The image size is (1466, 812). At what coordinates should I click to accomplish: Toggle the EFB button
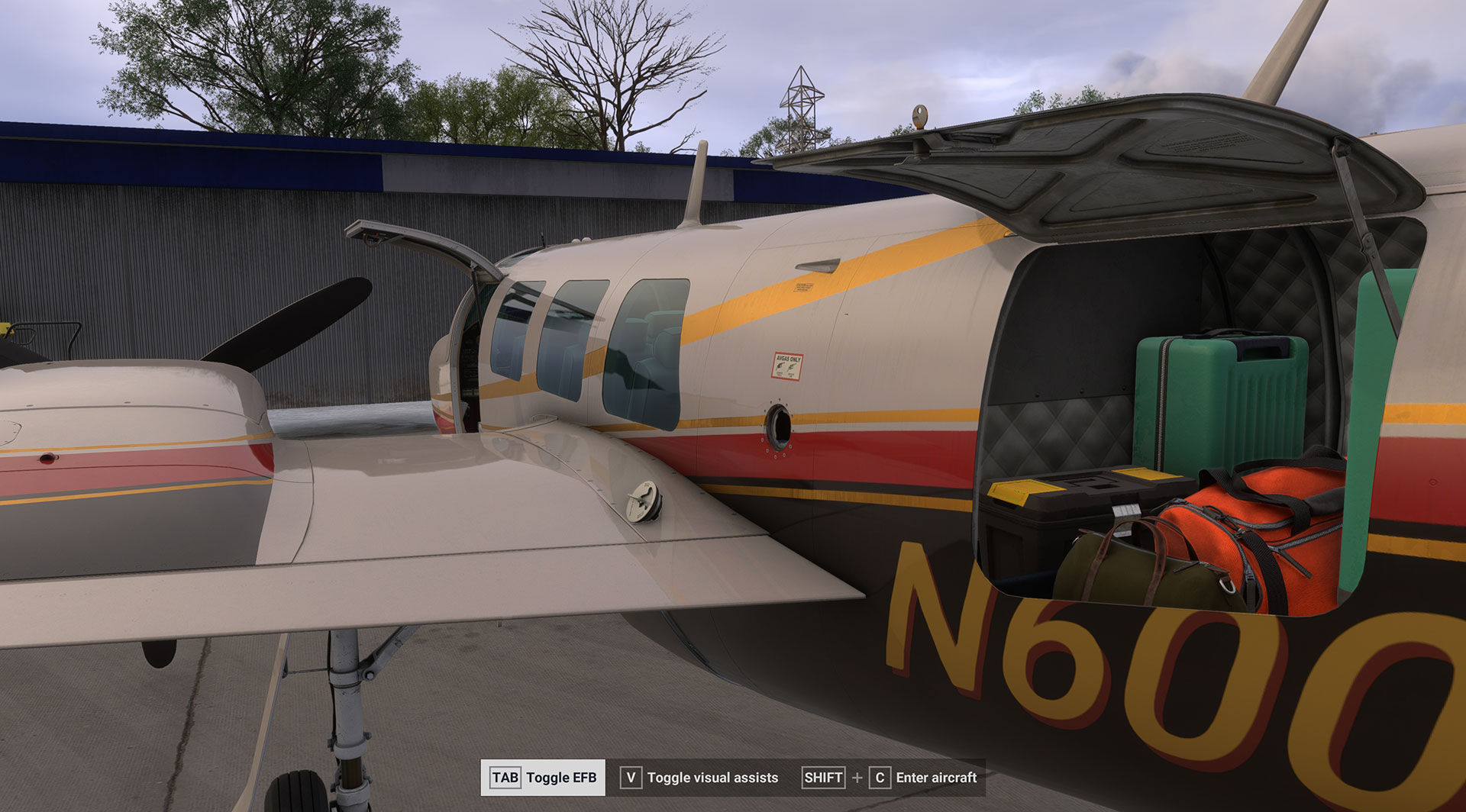pyautogui.click(x=543, y=778)
